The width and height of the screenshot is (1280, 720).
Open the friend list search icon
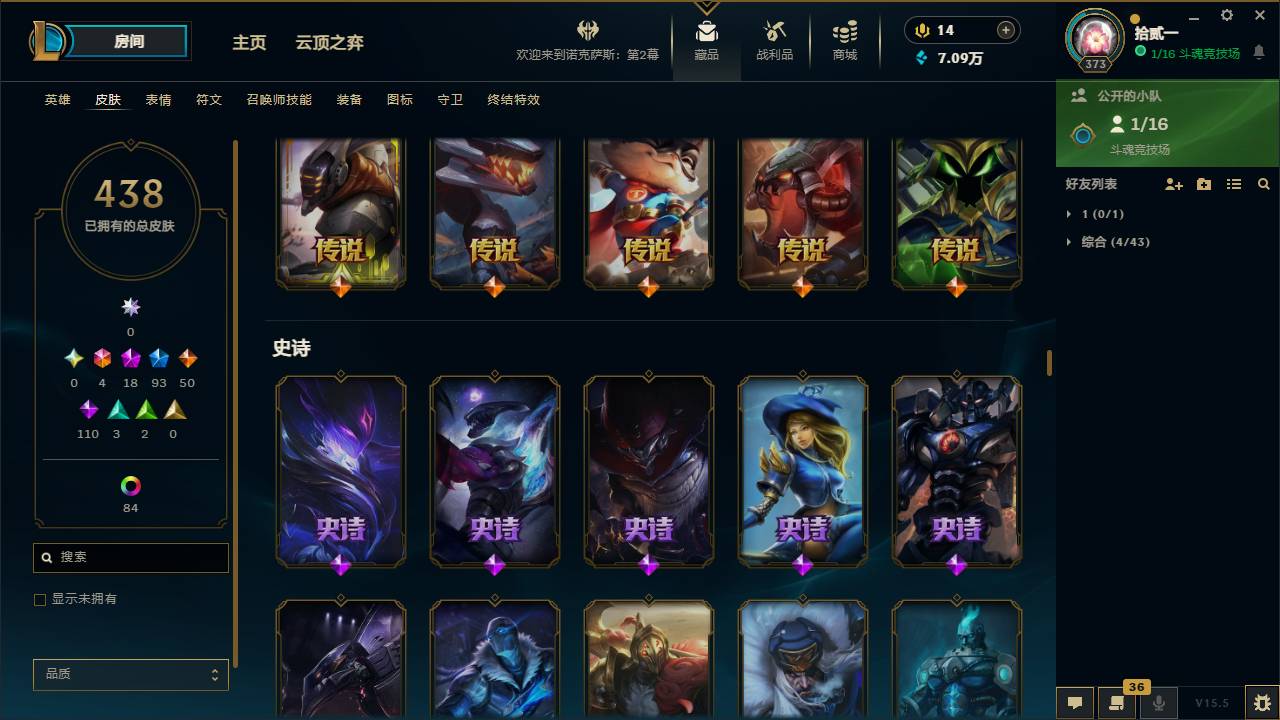tap(1263, 184)
